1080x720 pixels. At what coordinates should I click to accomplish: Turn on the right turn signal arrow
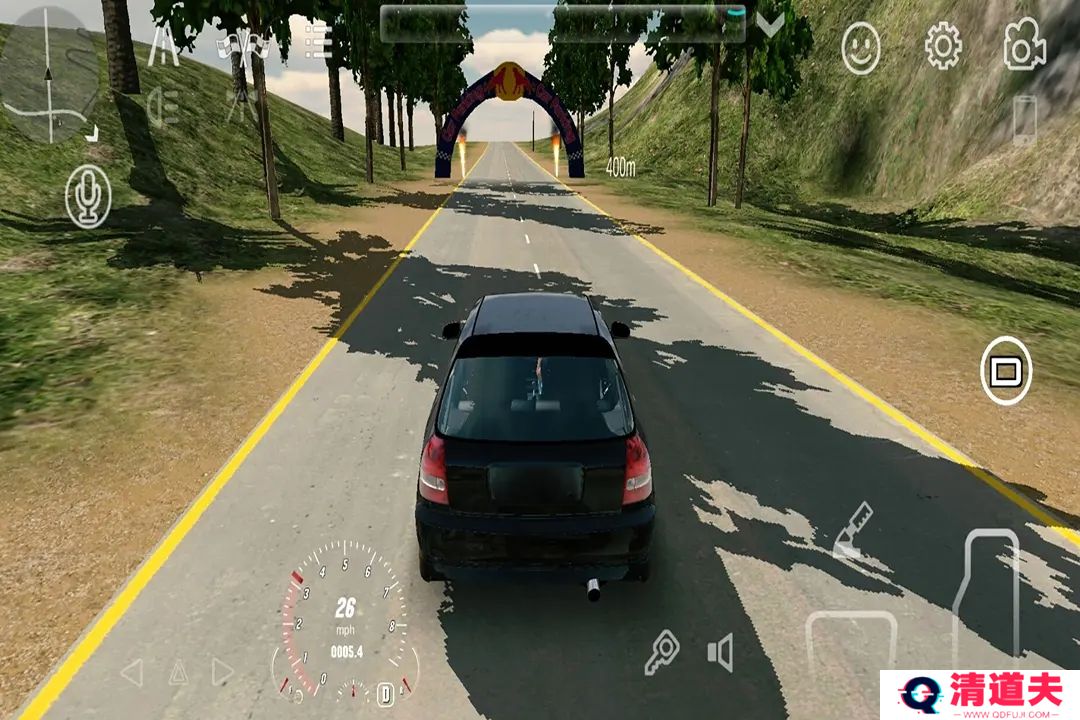tap(222, 672)
